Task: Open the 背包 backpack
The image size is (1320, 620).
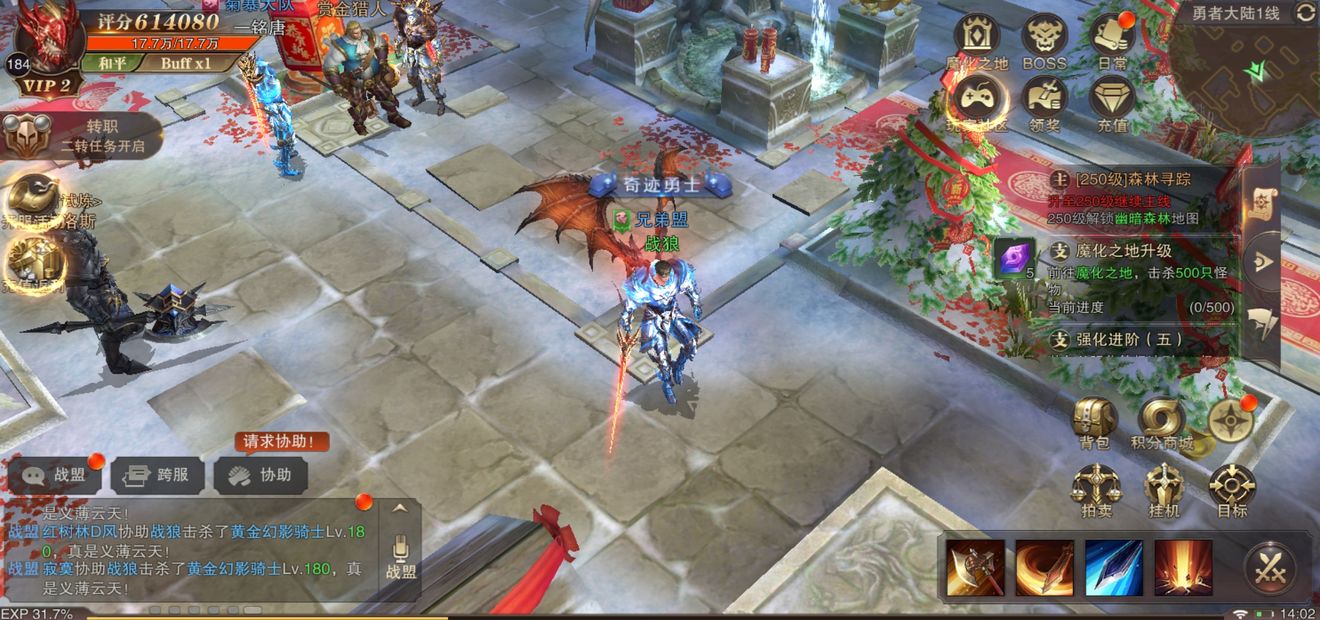Action: (1094, 422)
